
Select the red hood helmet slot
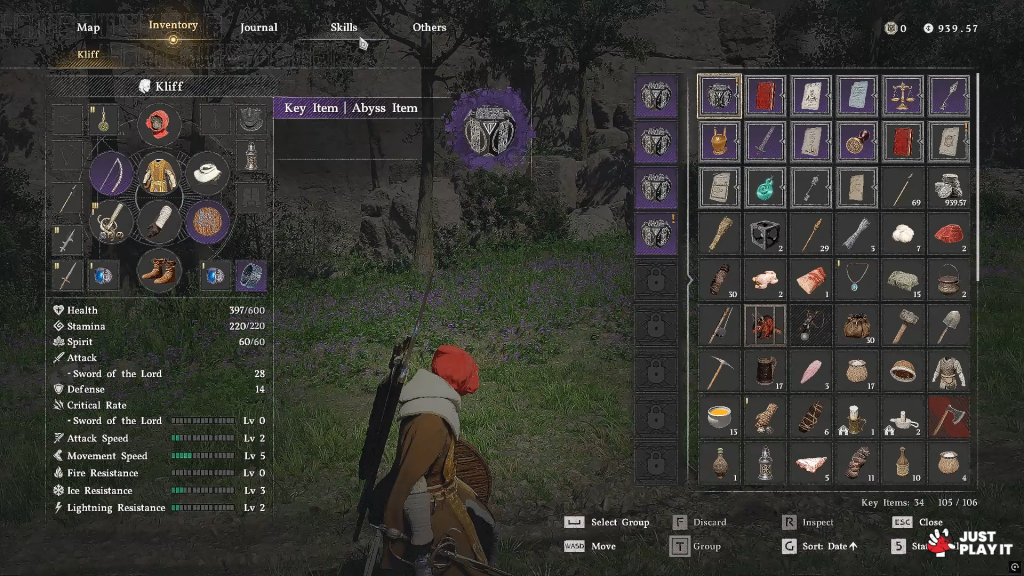158,125
